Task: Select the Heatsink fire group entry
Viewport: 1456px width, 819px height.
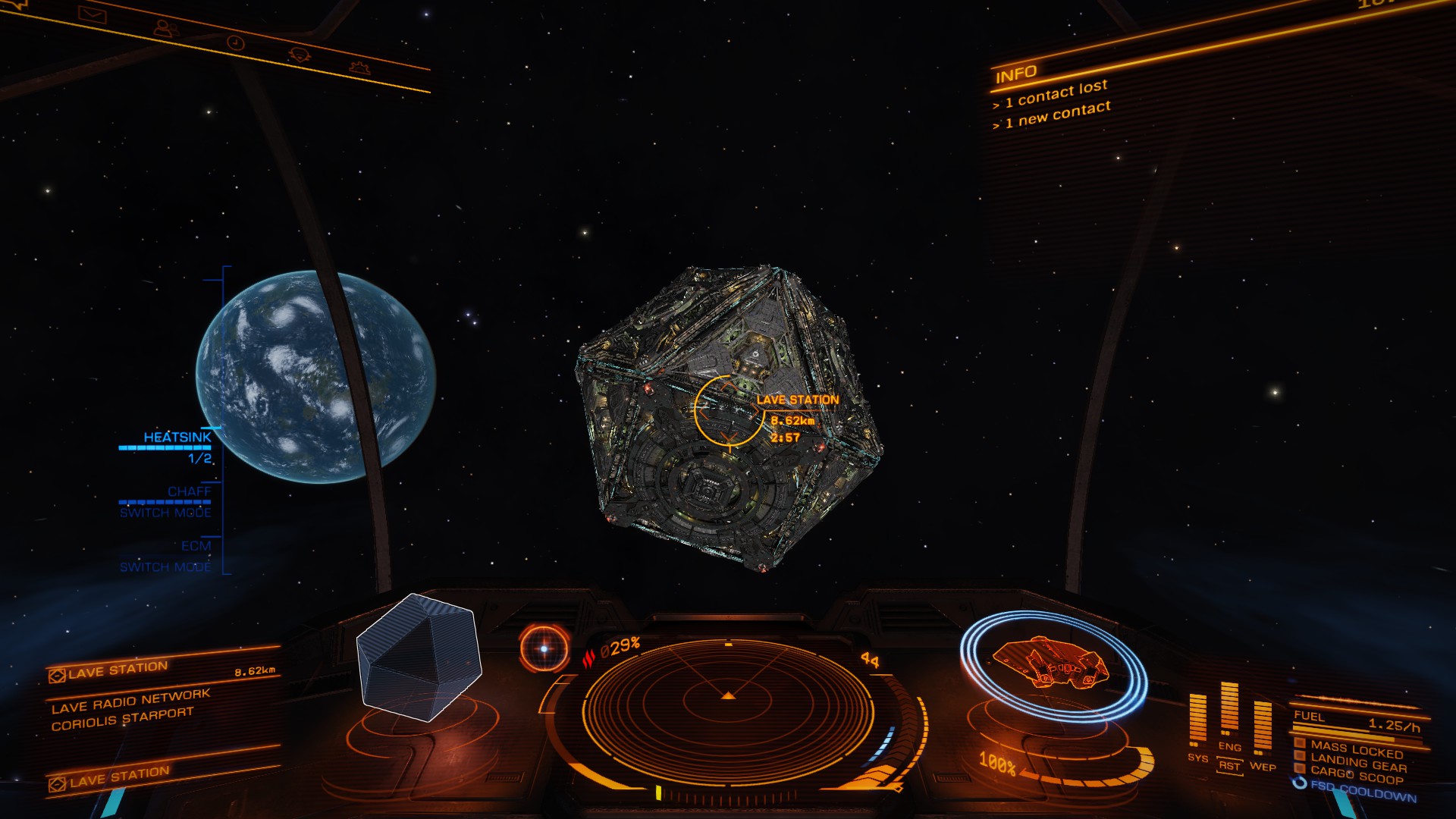Action: tap(177, 438)
